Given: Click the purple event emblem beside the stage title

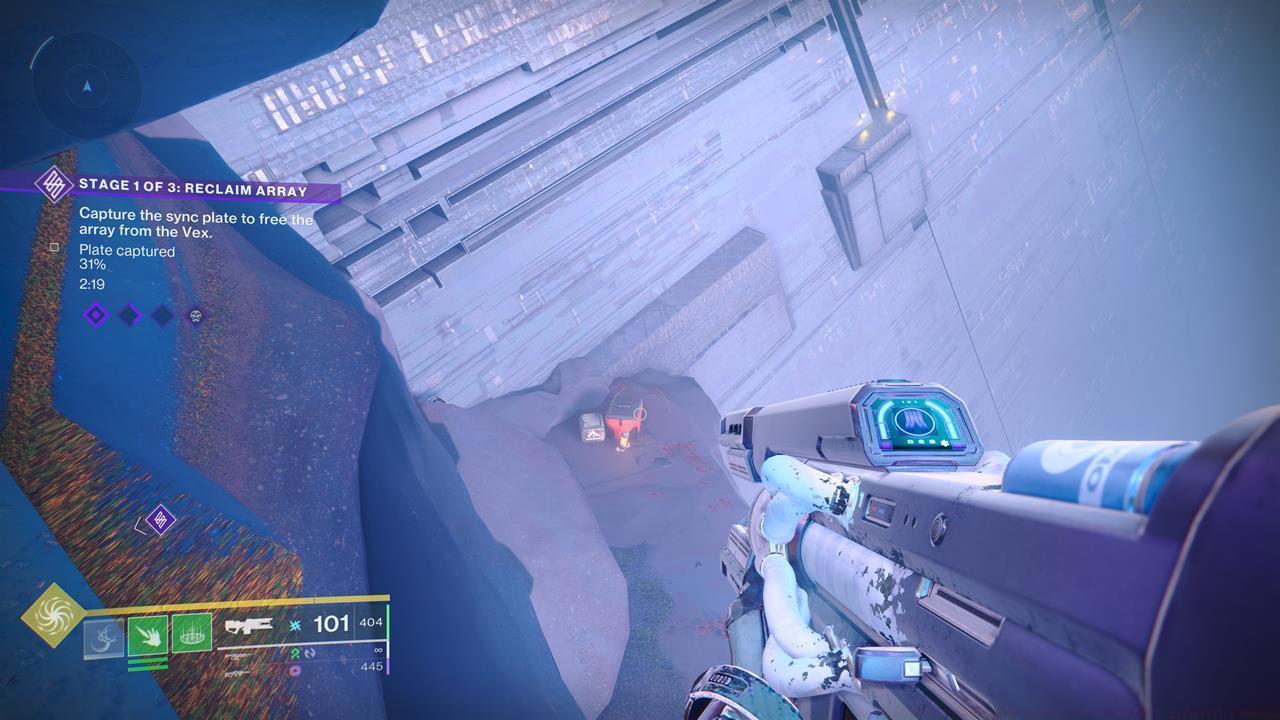Looking at the screenshot, I should (52, 184).
